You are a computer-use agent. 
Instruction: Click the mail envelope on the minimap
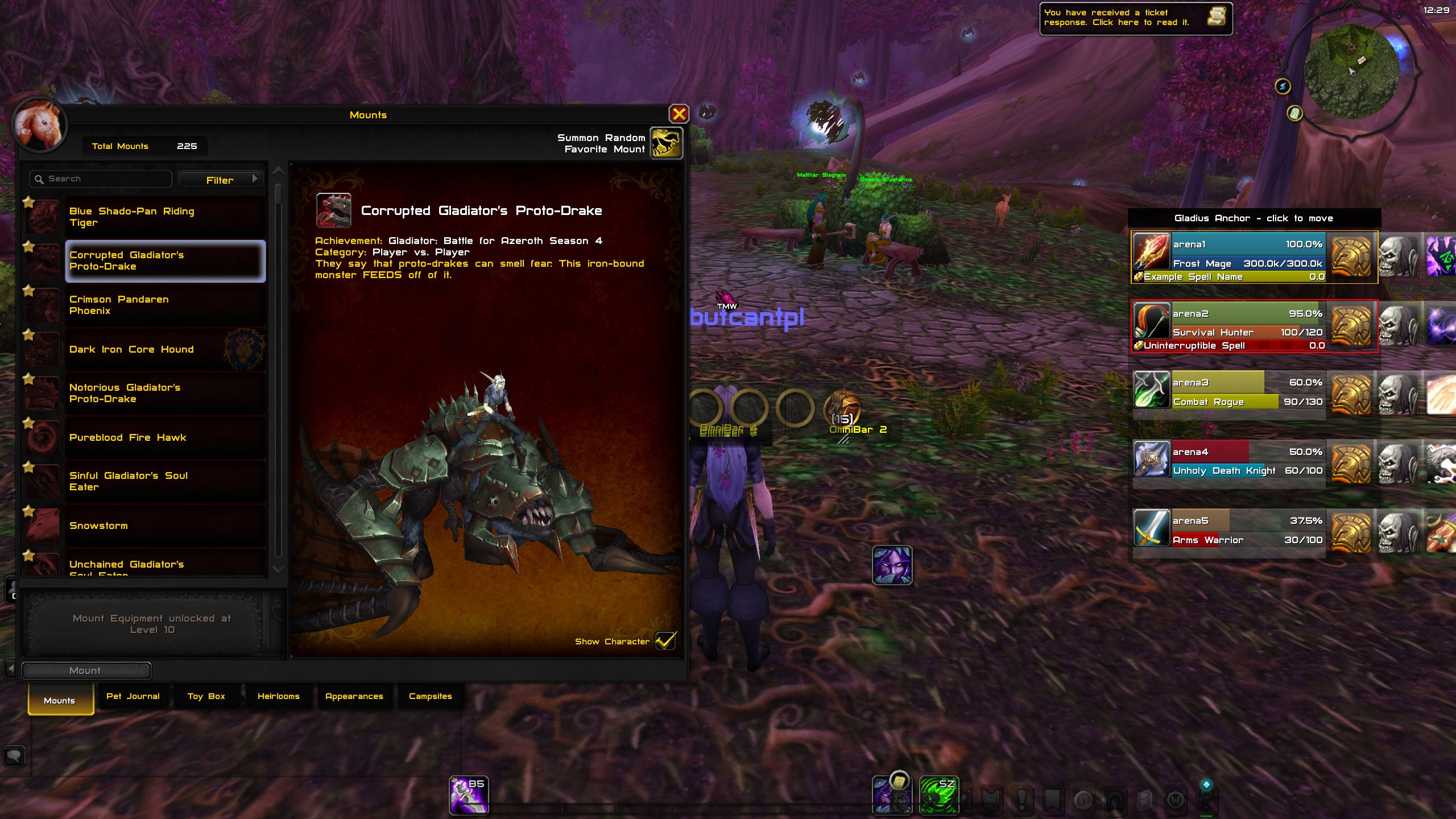coord(1362,60)
